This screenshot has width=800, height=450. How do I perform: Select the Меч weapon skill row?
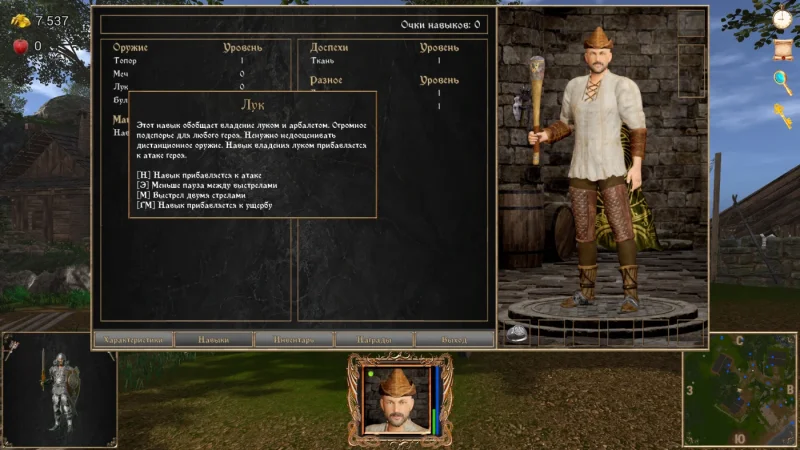point(180,73)
